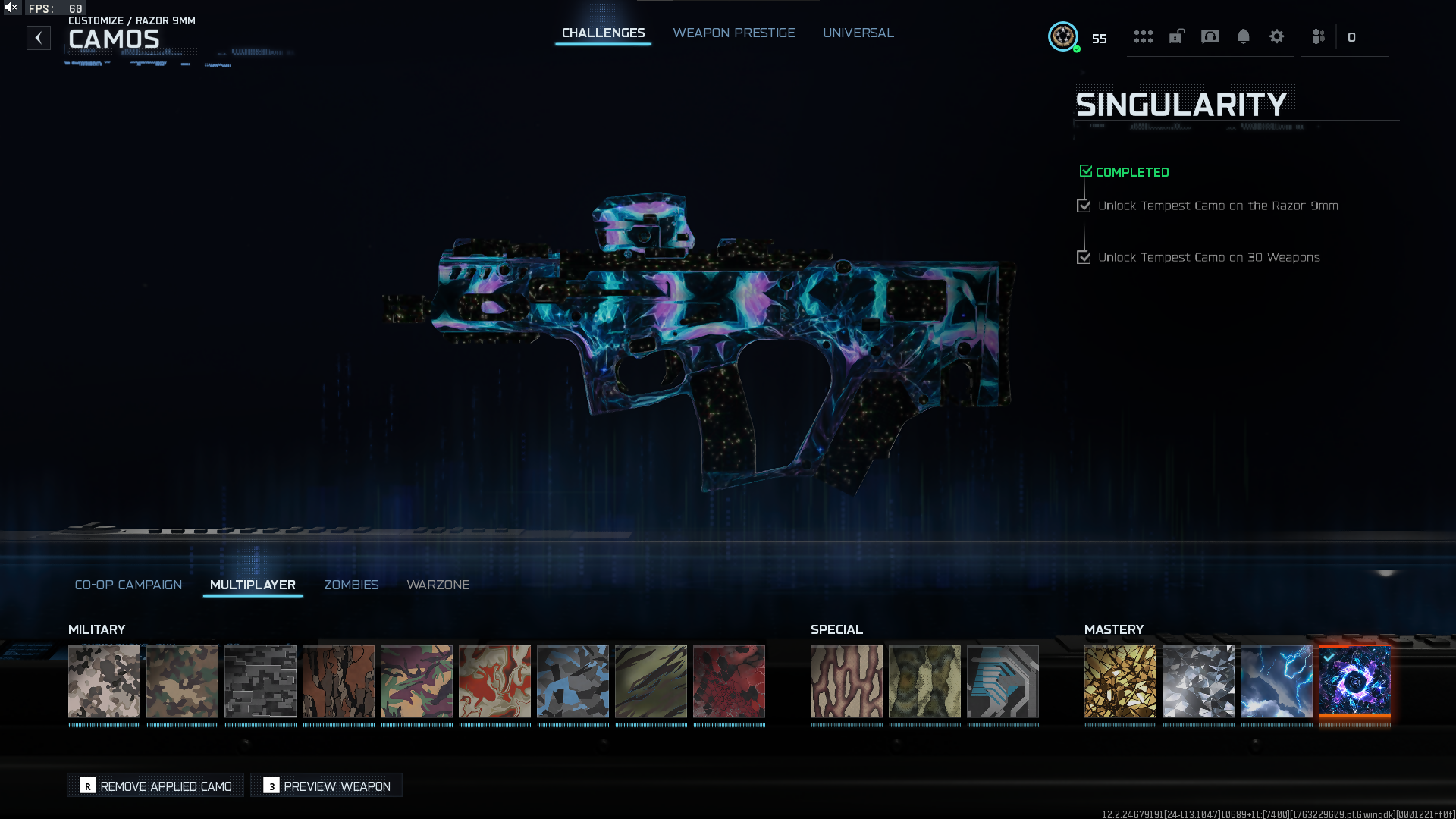Viewport: 1456px width, 819px height.
Task: Open the Universal camos tab
Action: coord(858,33)
